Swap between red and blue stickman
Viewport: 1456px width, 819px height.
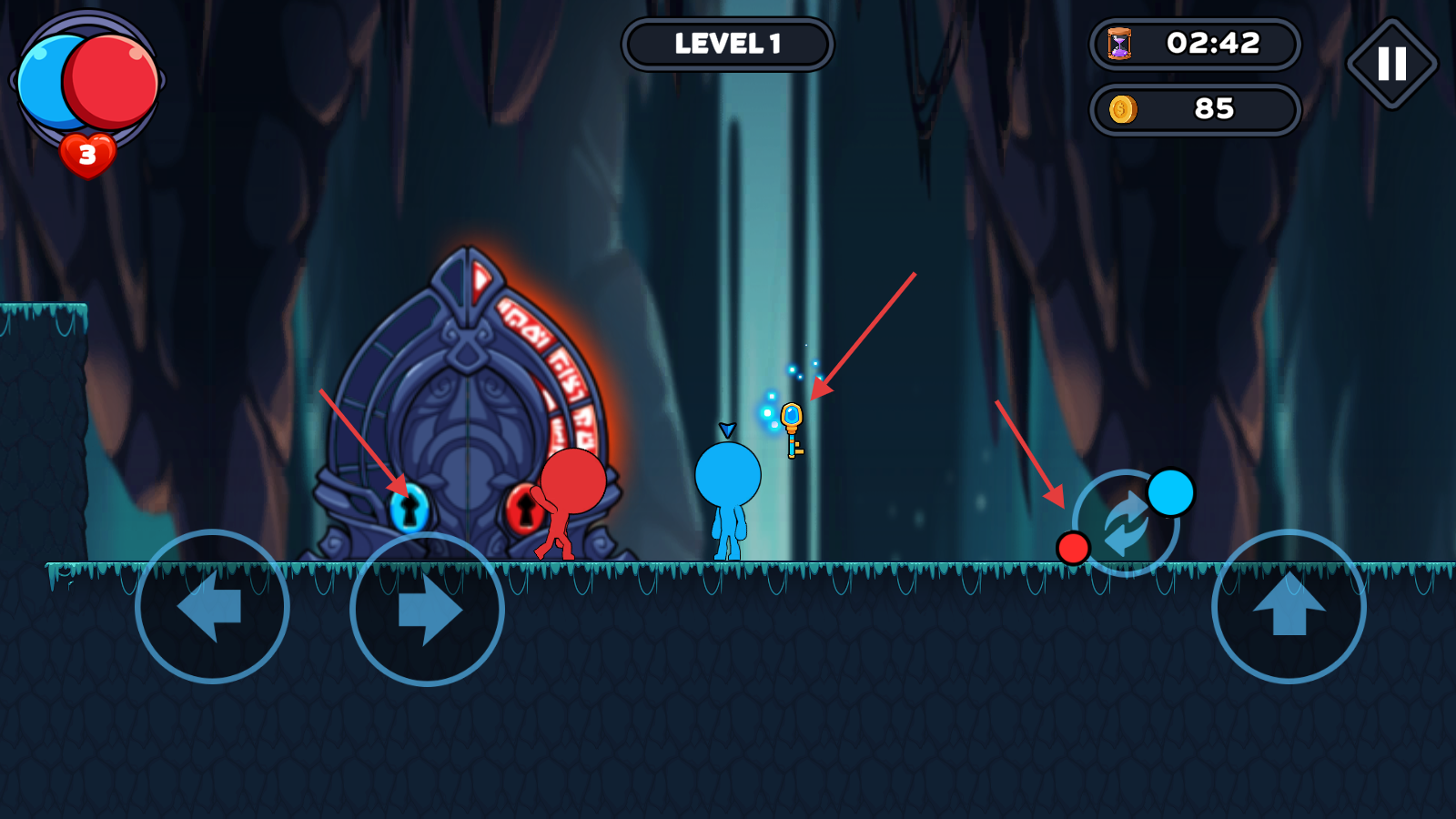[1126, 523]
